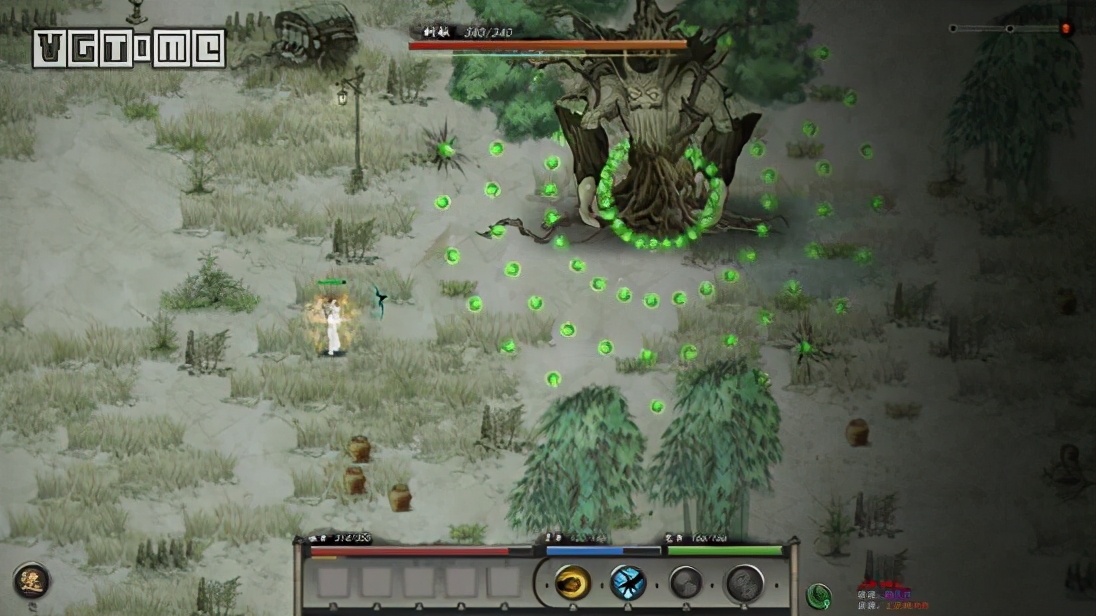Open the round golden emblem button

click(x=30, y=581)
